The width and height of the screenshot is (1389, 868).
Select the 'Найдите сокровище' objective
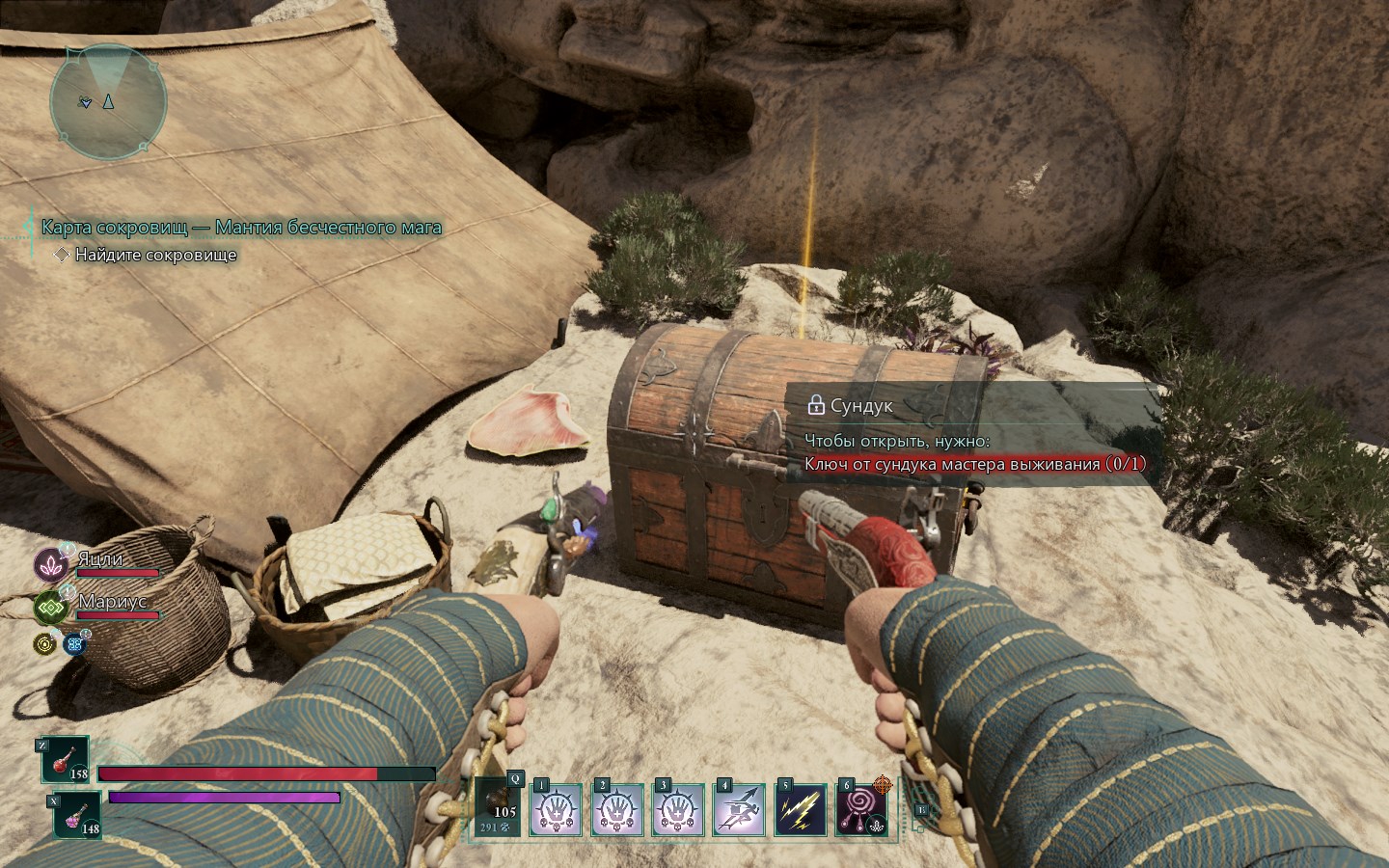click(x=155, y=255)
